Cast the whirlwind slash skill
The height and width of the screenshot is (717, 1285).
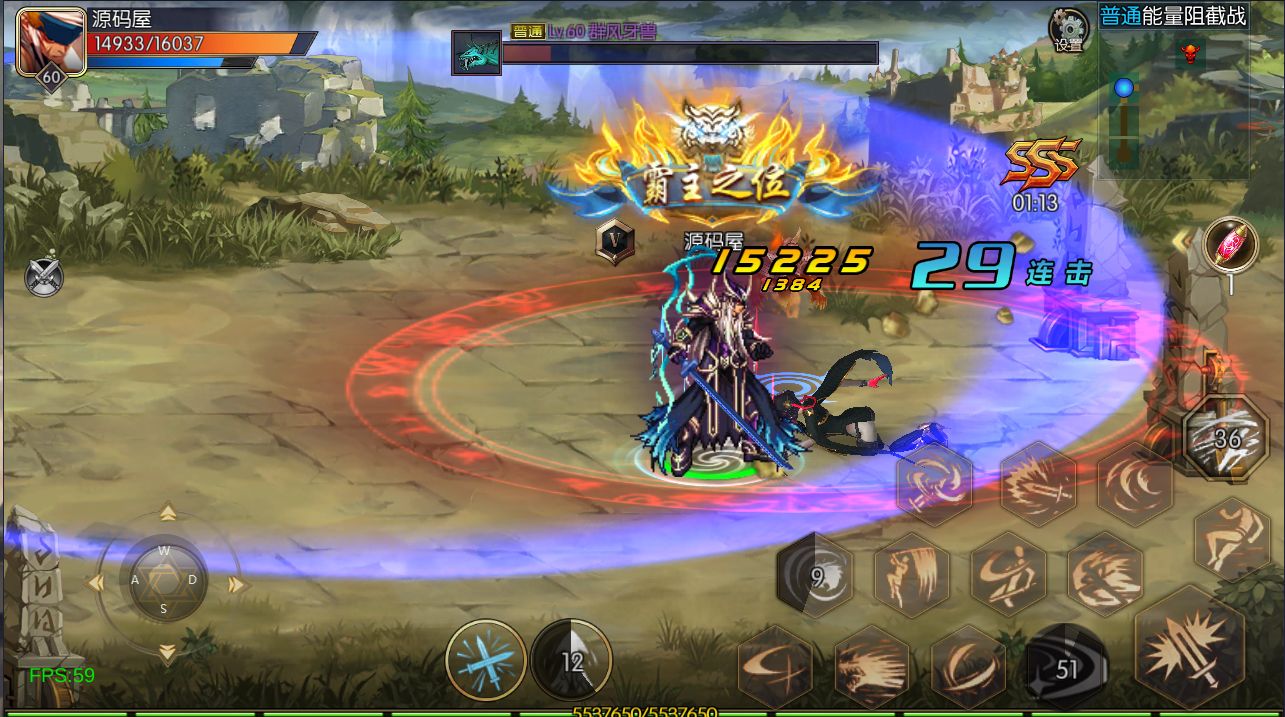(x=934, y=483)
